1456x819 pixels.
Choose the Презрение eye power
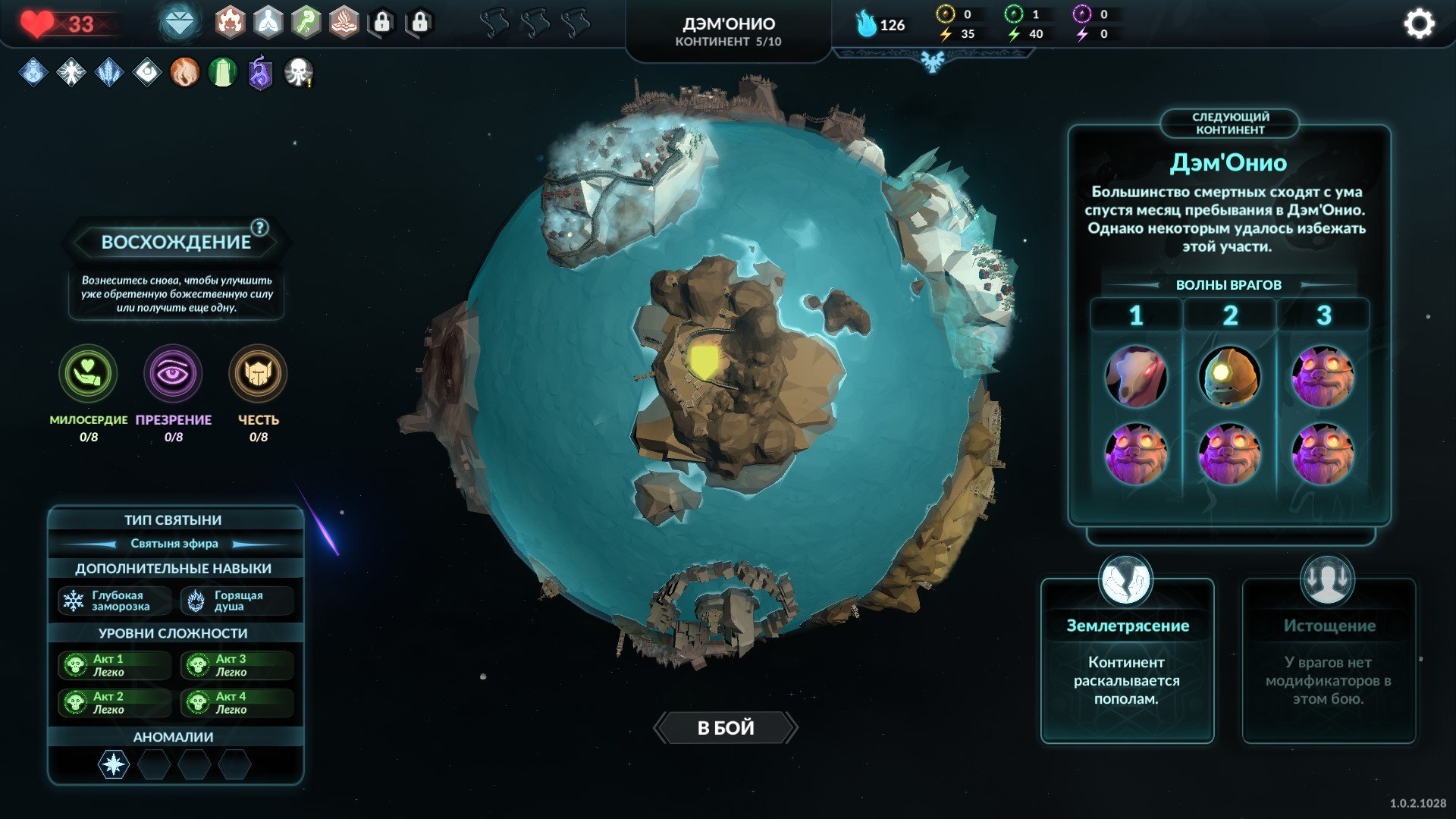tap(173, 374)
